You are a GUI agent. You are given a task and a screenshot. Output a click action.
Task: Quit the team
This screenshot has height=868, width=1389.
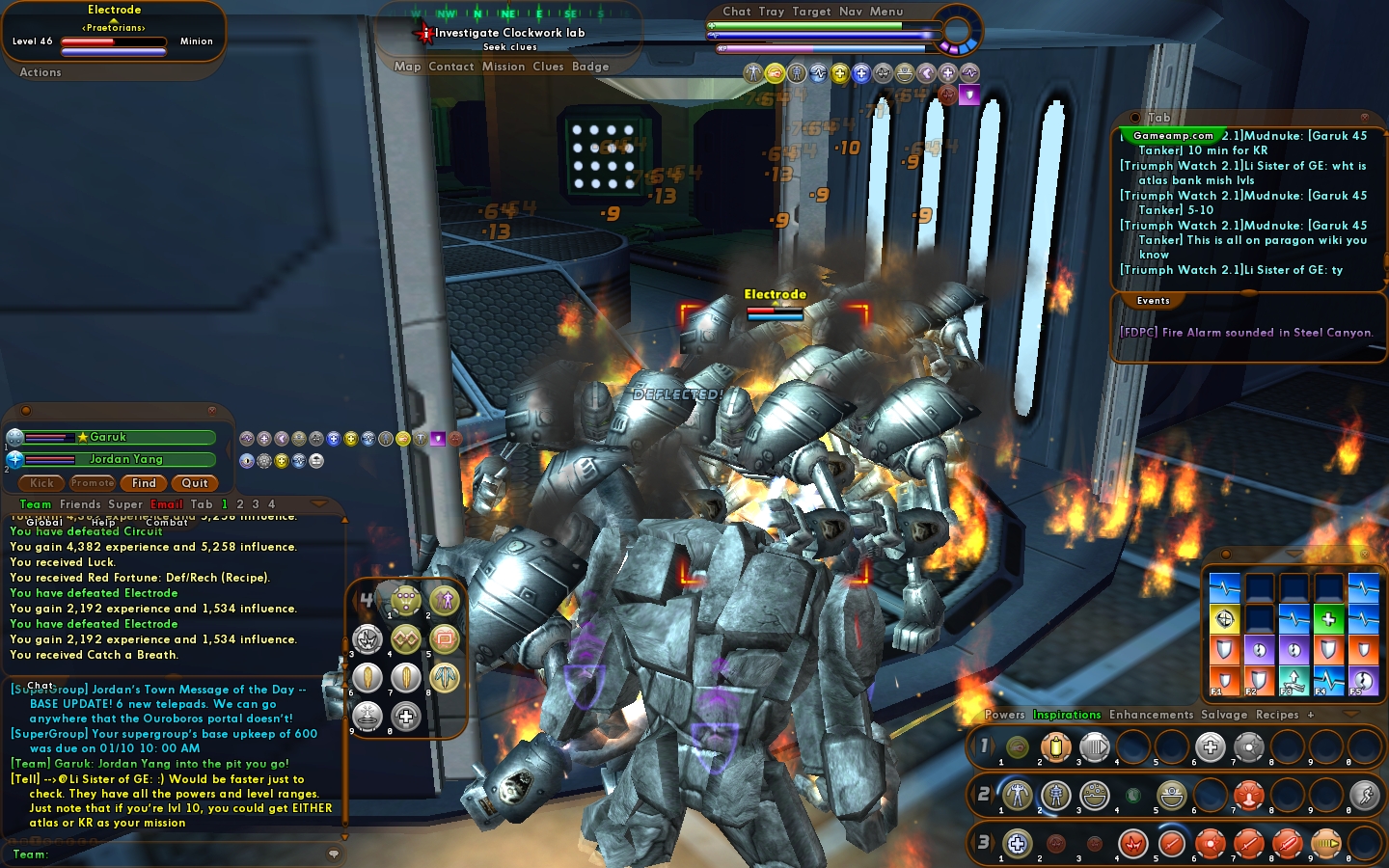(195, 483)
